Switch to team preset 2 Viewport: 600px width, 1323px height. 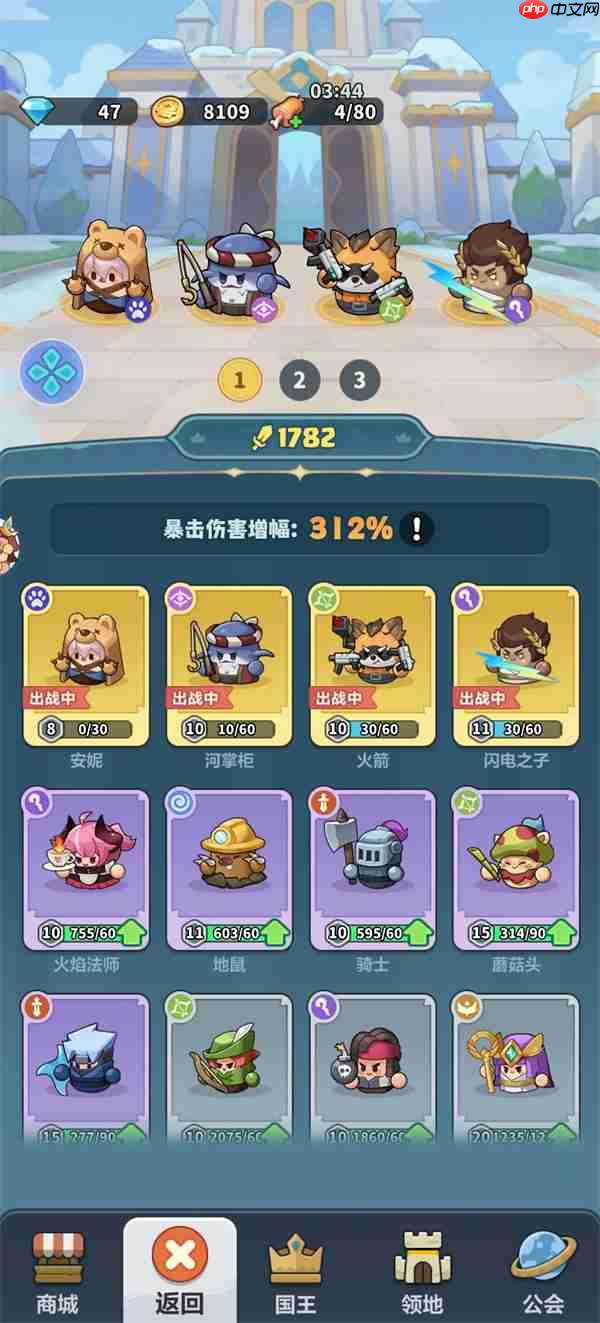click(299, 380)
